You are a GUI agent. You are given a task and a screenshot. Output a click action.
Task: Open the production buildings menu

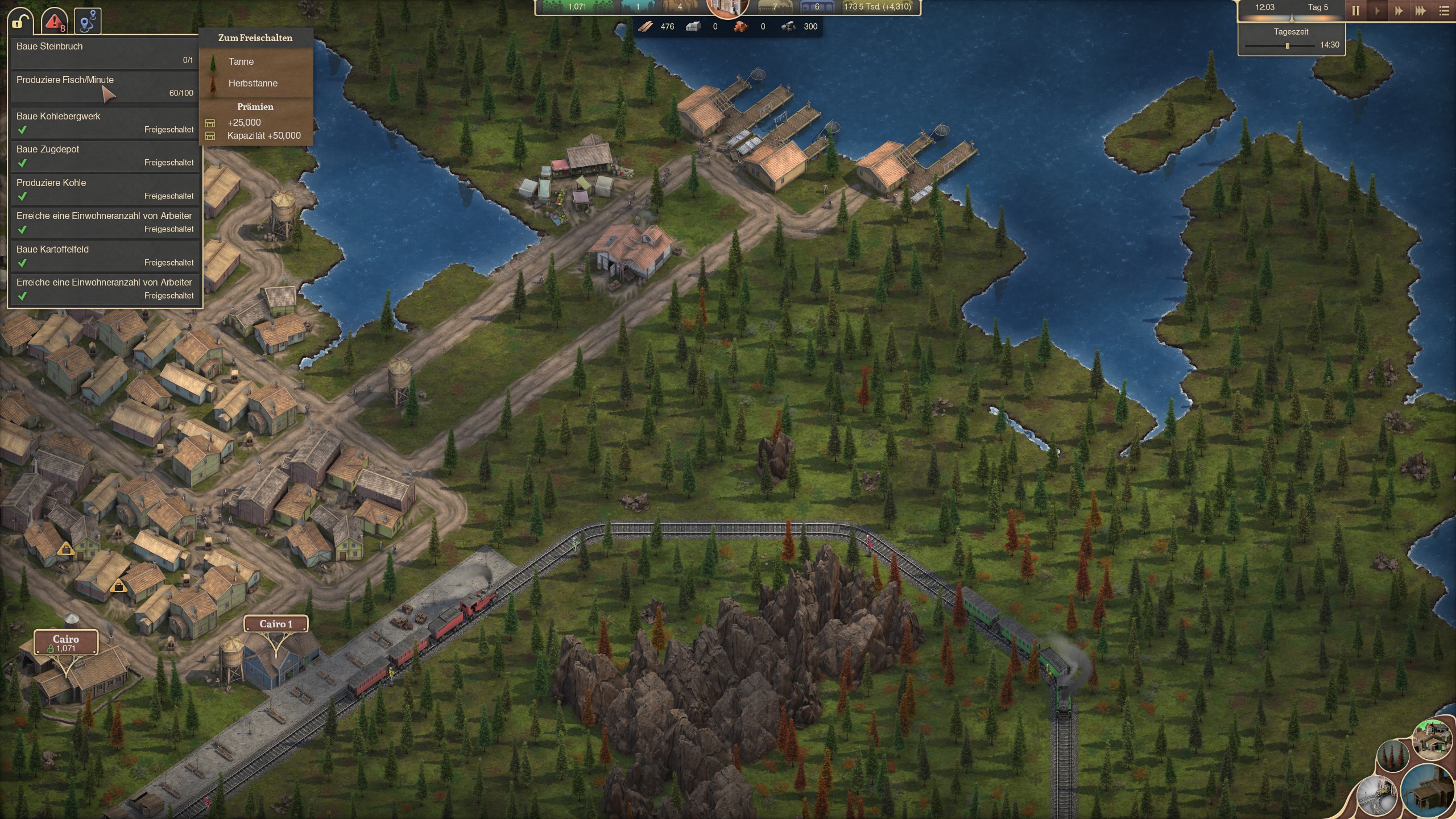(x=1429, y=791)
